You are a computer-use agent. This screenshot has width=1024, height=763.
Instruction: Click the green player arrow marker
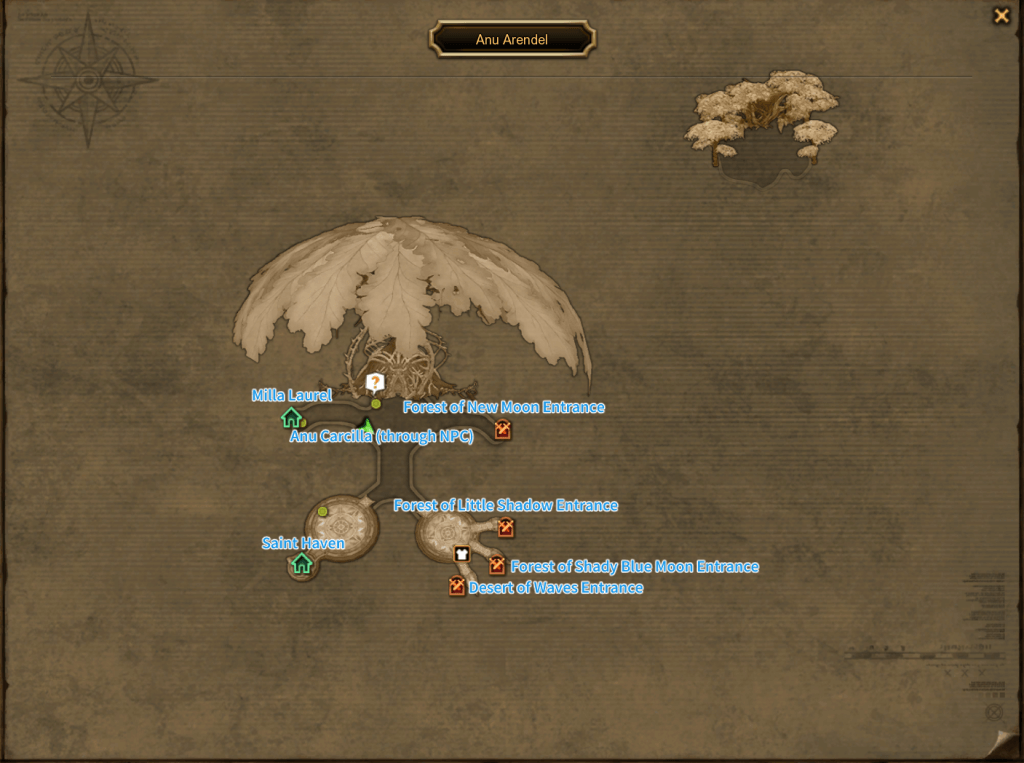click(x=367, y=427)
